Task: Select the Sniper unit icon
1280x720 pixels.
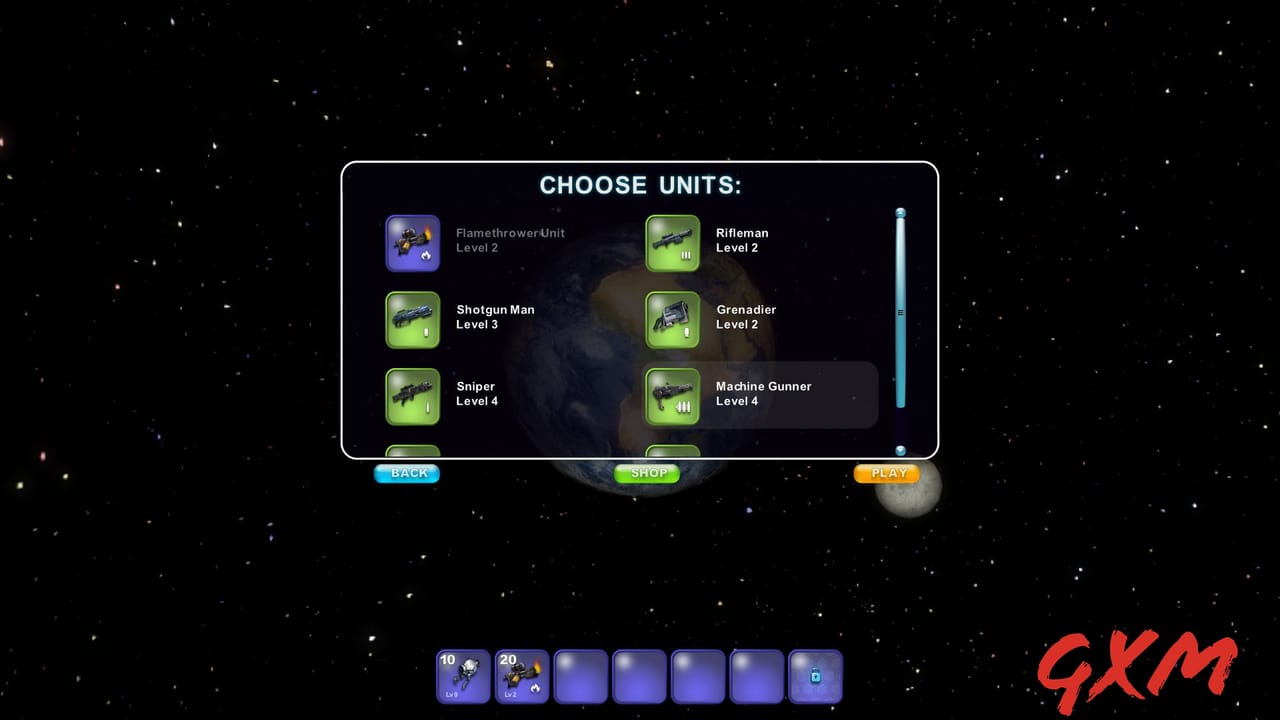Action: 413,396
